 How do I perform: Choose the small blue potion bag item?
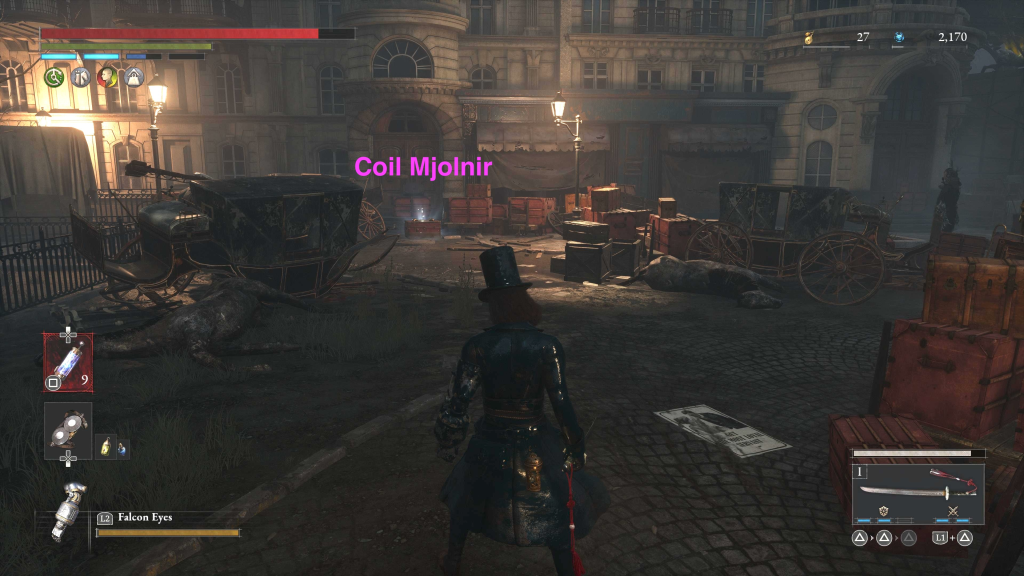(x=120, y=448)
